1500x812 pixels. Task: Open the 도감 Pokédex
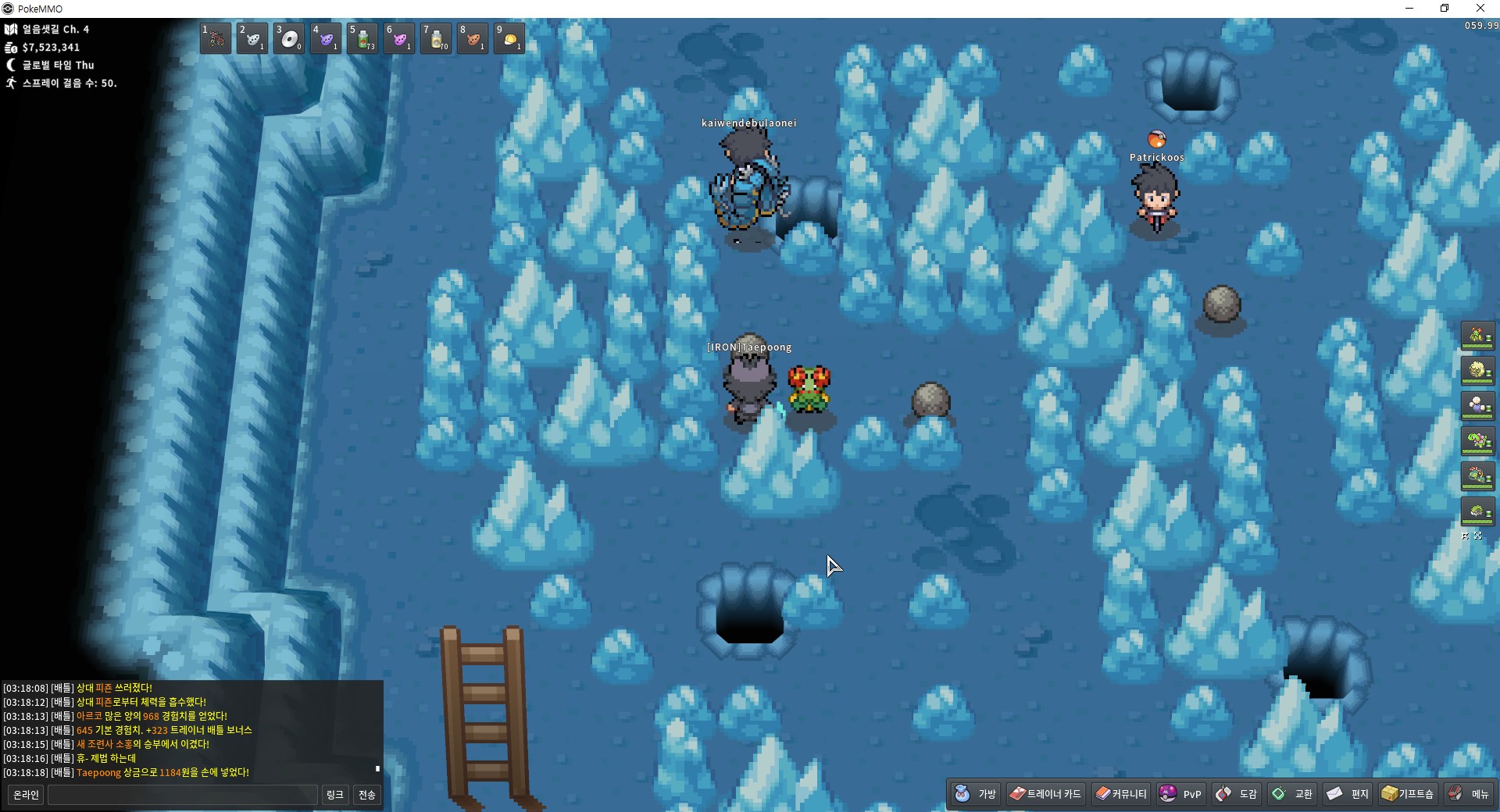tap(1237, 794)
